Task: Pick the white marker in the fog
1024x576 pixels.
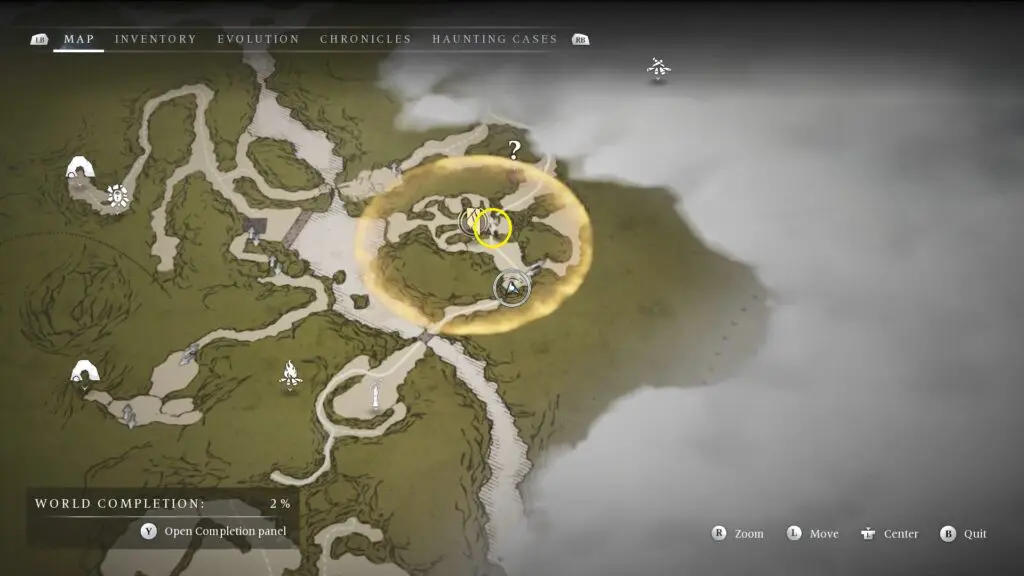Action: pos(658,68)
